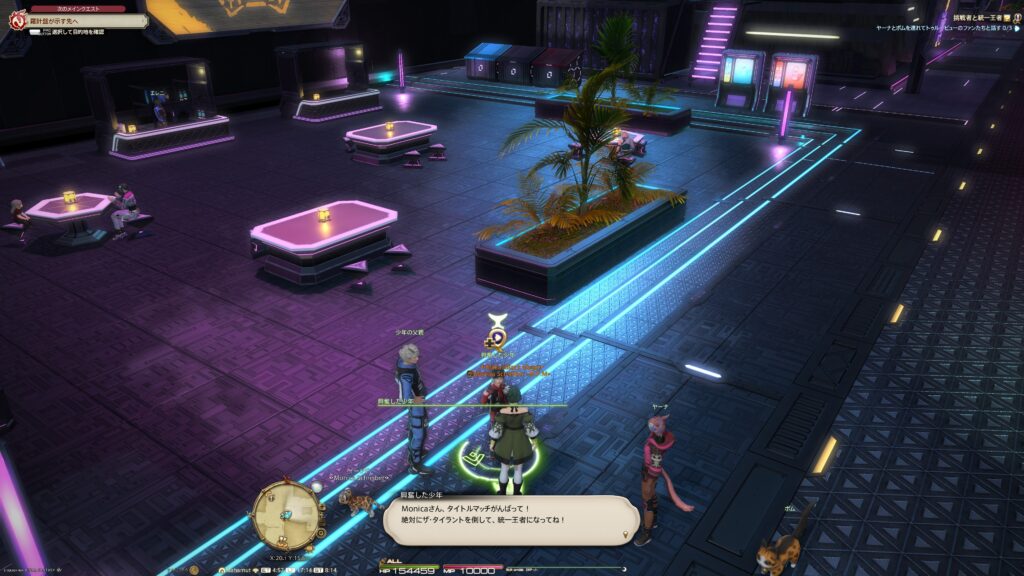Advance the boy's speech bubble dialogue
The image size is (1024, 576).
click(510, 520)
